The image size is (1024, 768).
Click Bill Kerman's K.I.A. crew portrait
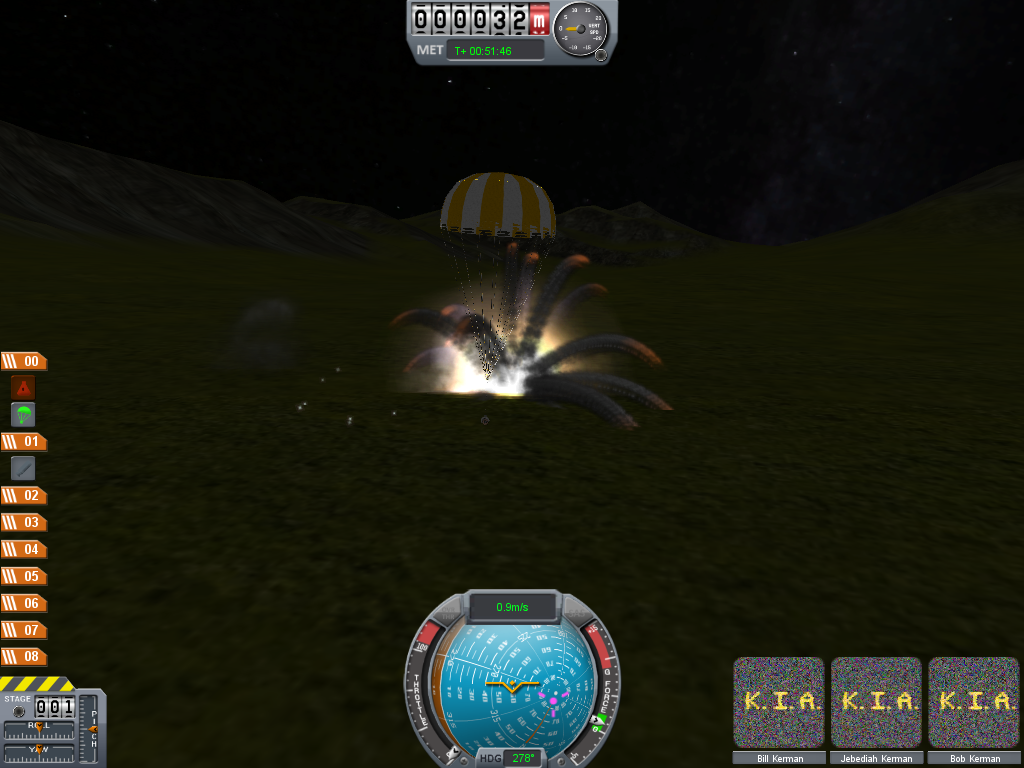click(x=779, y=701)
